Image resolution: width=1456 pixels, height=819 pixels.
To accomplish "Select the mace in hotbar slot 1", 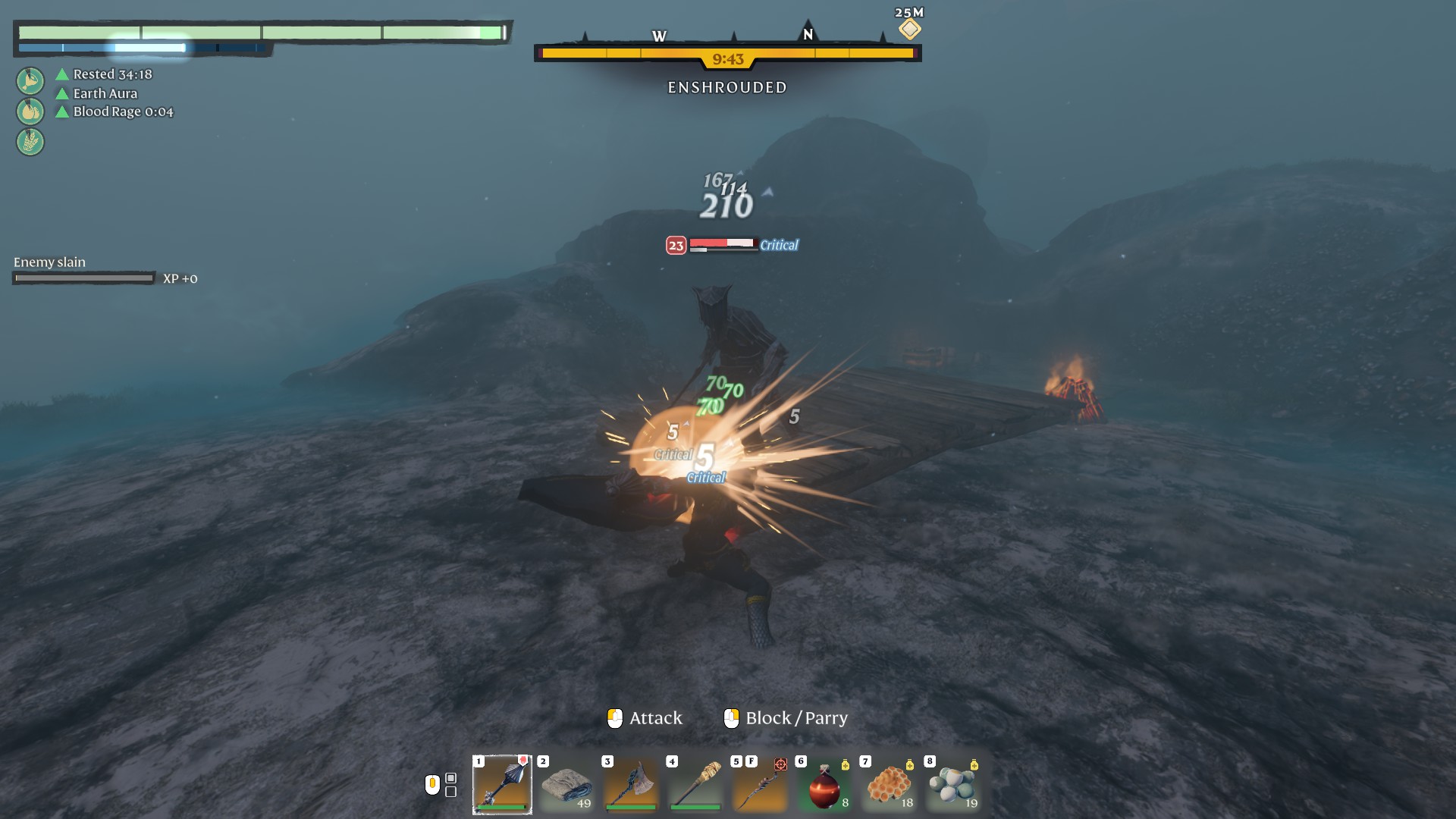I will [502, 784].
